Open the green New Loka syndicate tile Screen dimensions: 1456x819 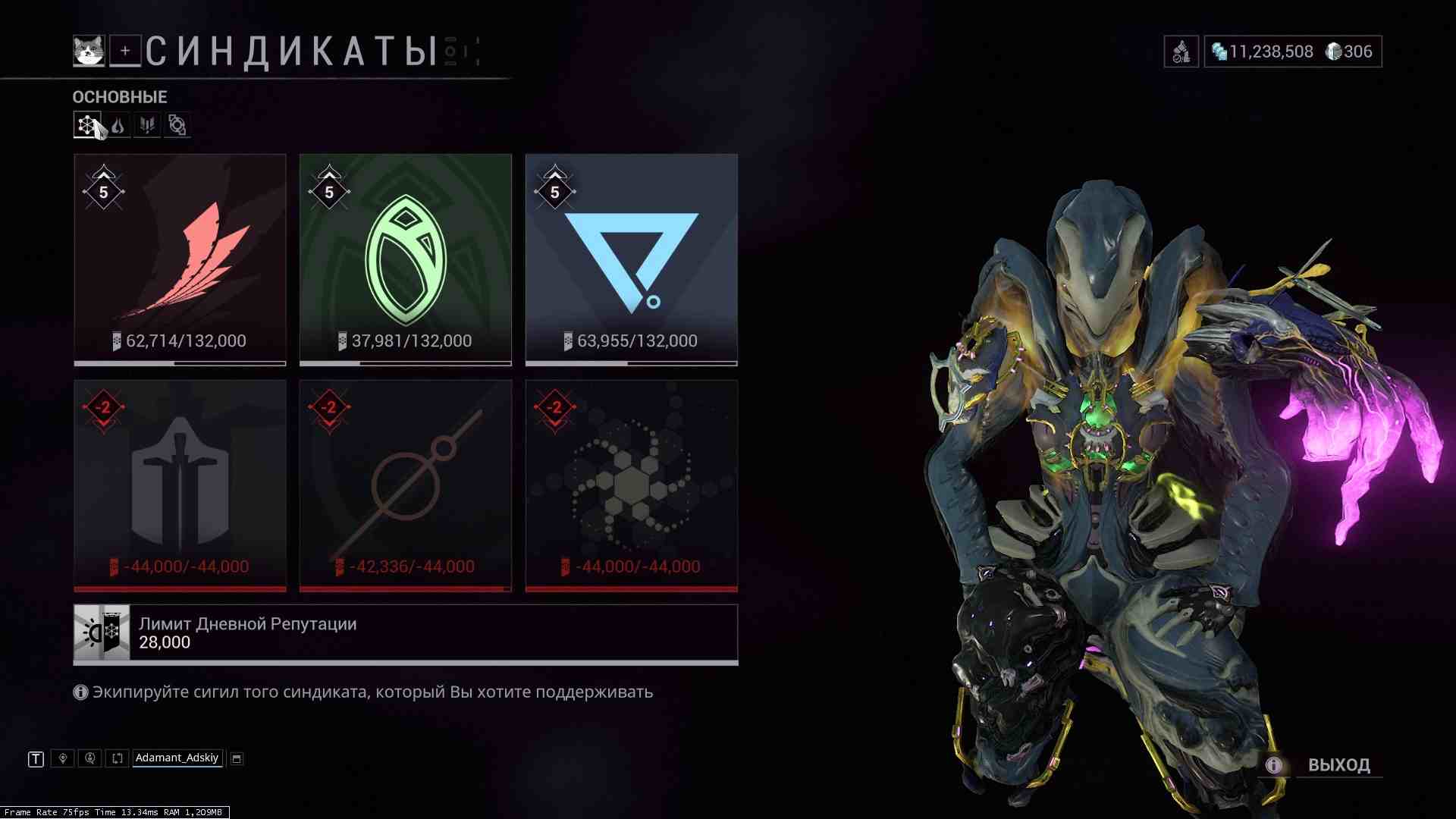[406, 259]
